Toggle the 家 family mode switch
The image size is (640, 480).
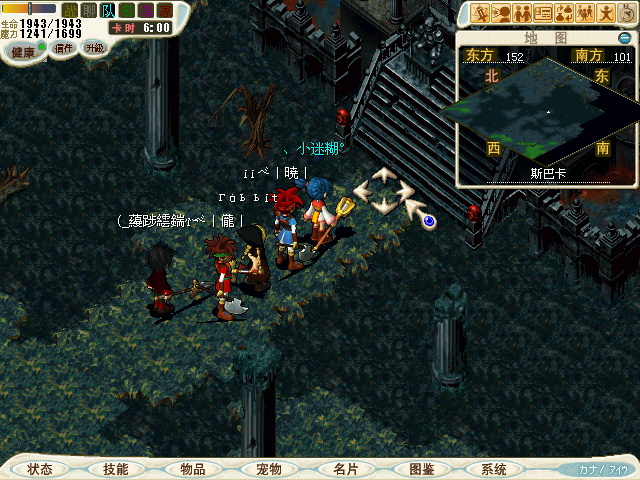164,10
